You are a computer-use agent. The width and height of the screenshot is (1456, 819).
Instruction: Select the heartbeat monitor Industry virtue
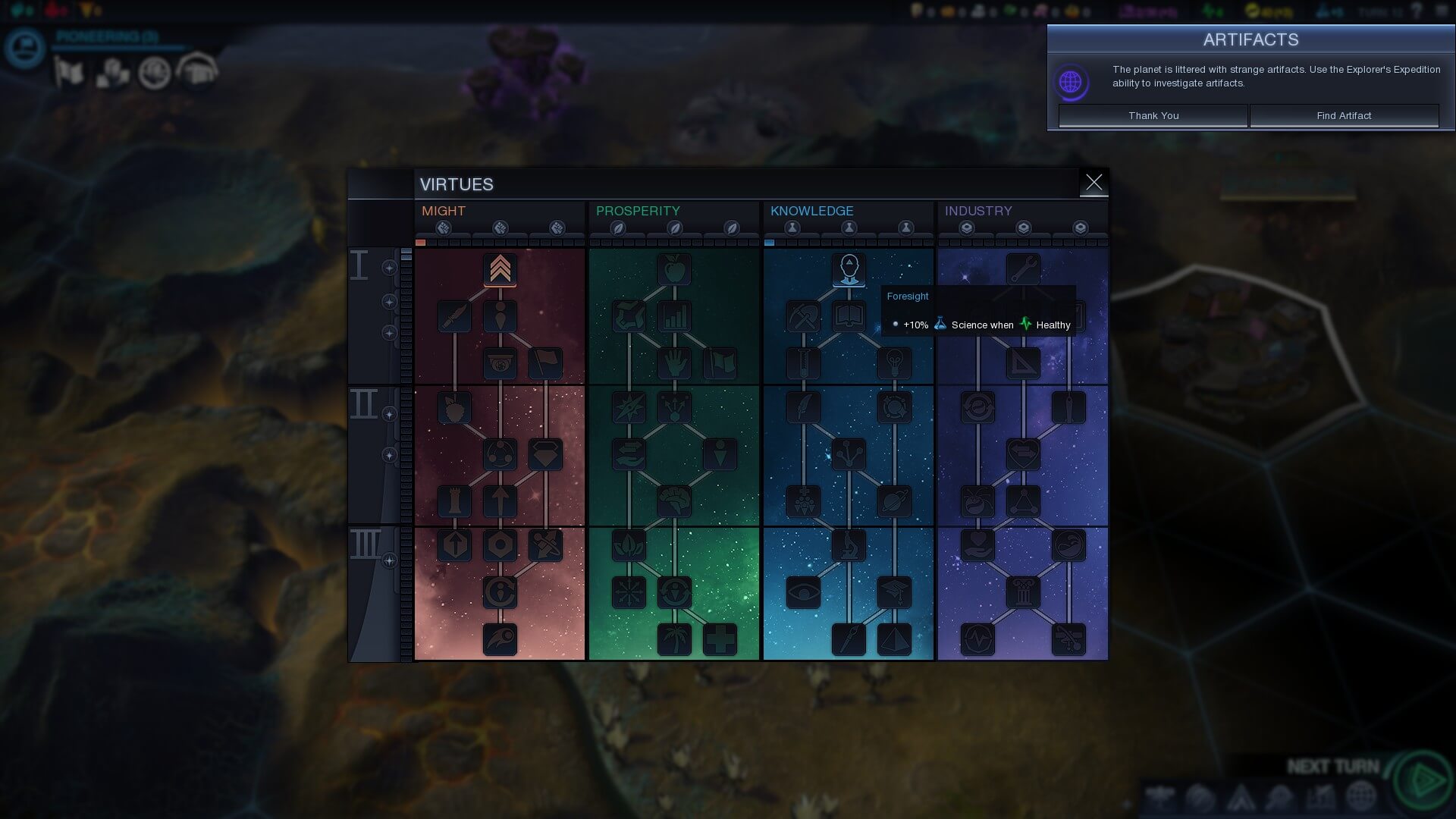tap(977, 639)
